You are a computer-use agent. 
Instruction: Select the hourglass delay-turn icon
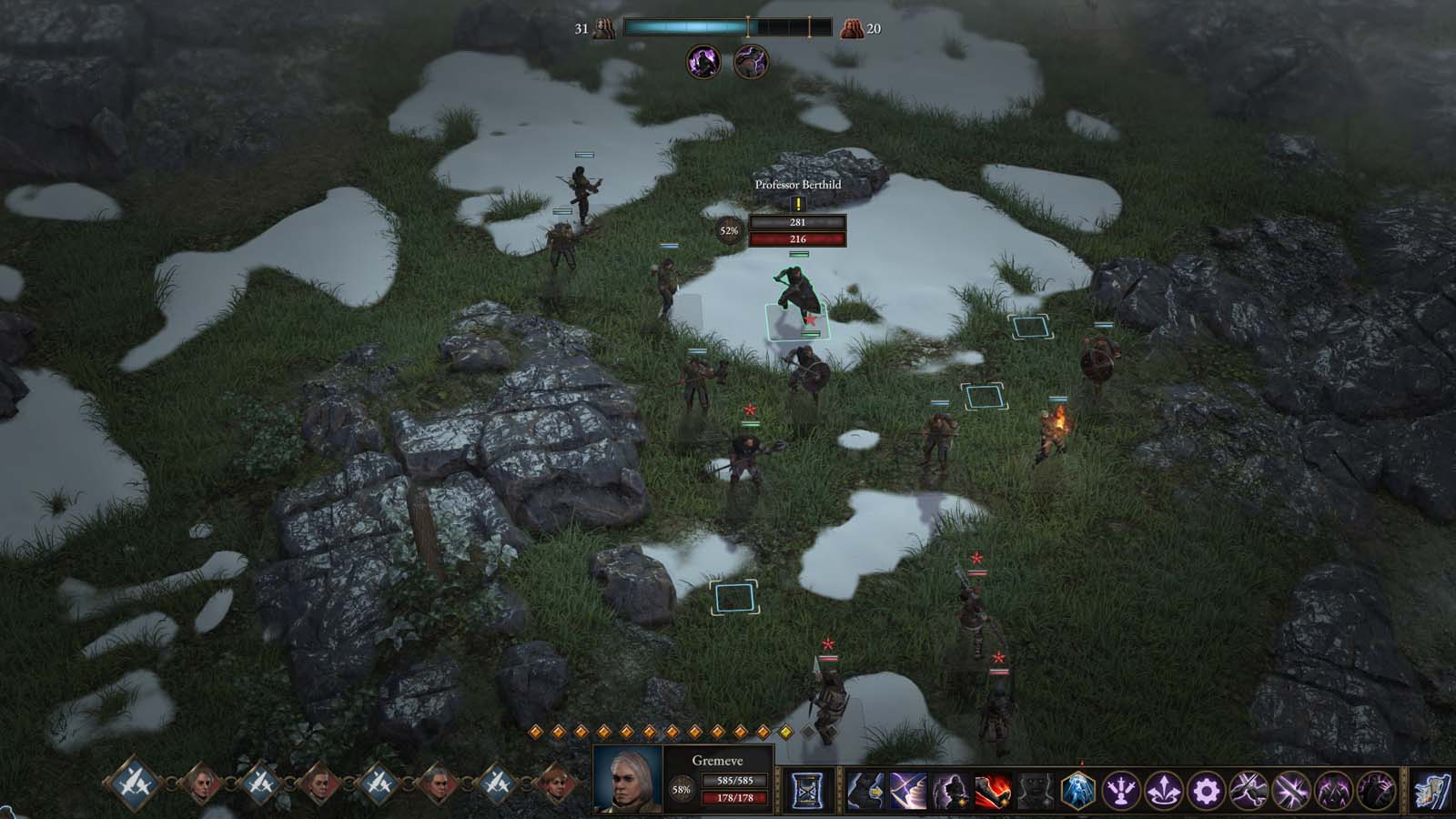point(808,792)
